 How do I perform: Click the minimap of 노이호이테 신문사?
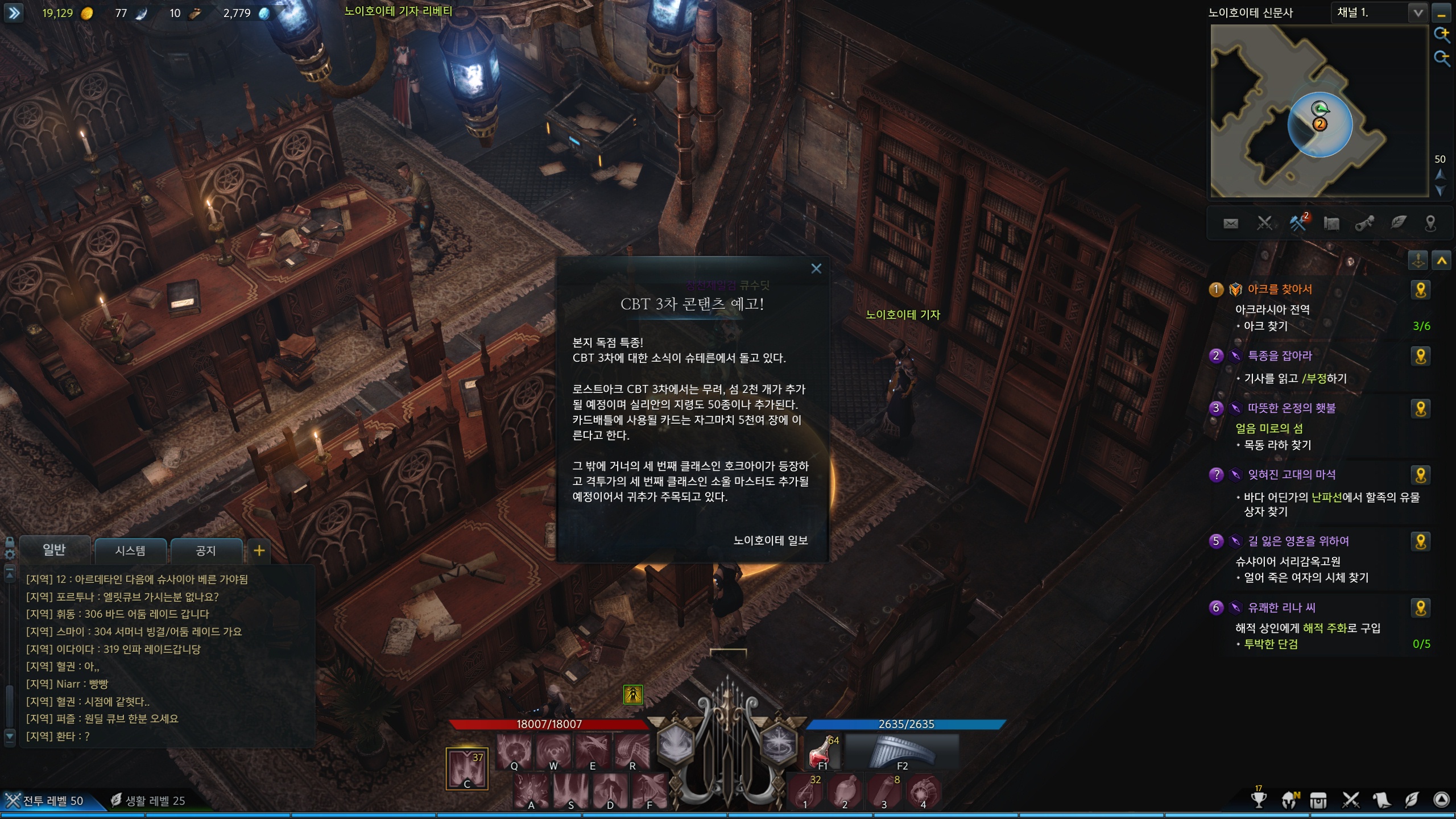point(1318,111)
